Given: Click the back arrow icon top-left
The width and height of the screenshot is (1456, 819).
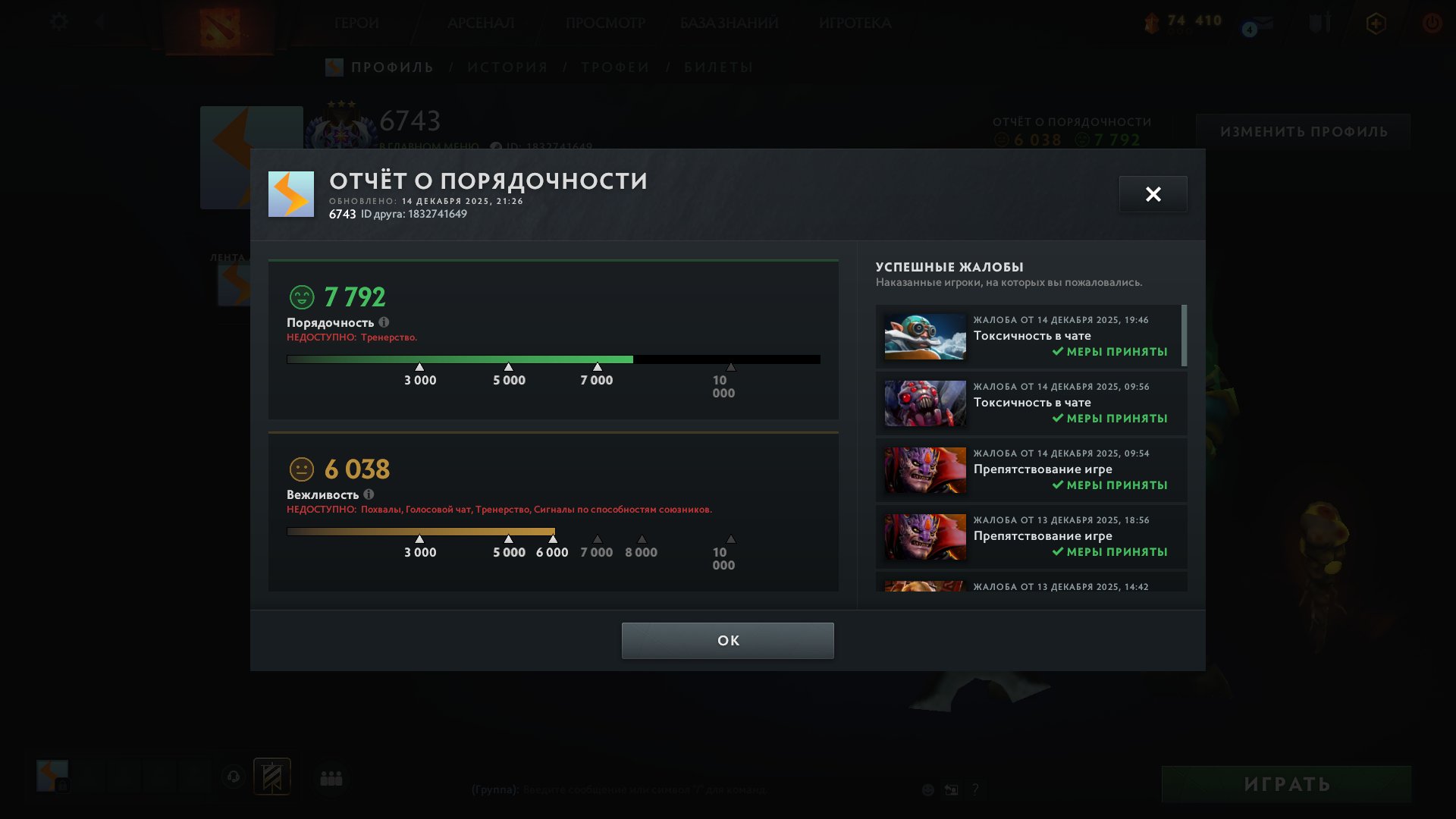Looking at the screenshot, I should tap(99, 22).
